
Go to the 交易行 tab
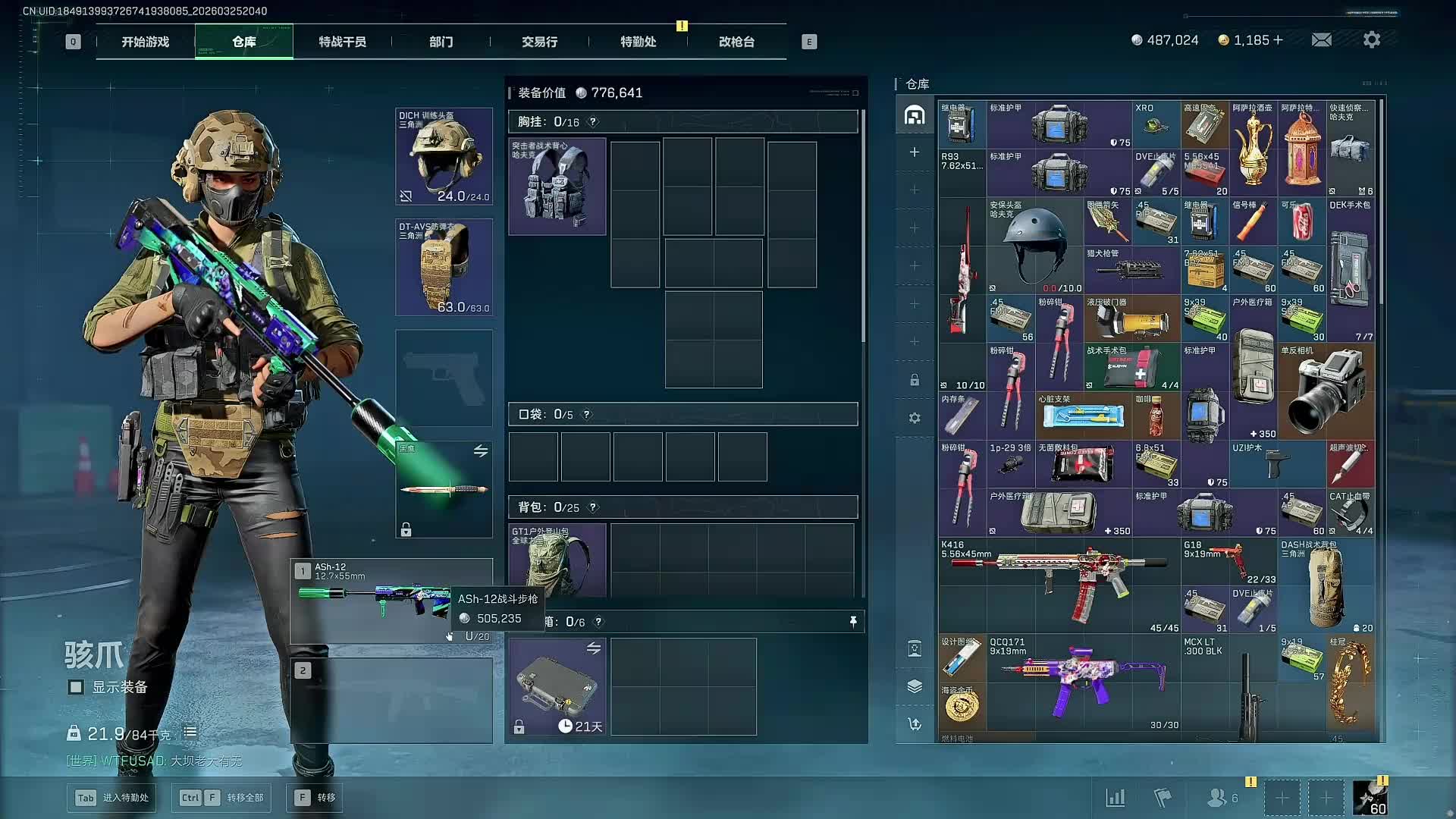[x=539, y=42]
